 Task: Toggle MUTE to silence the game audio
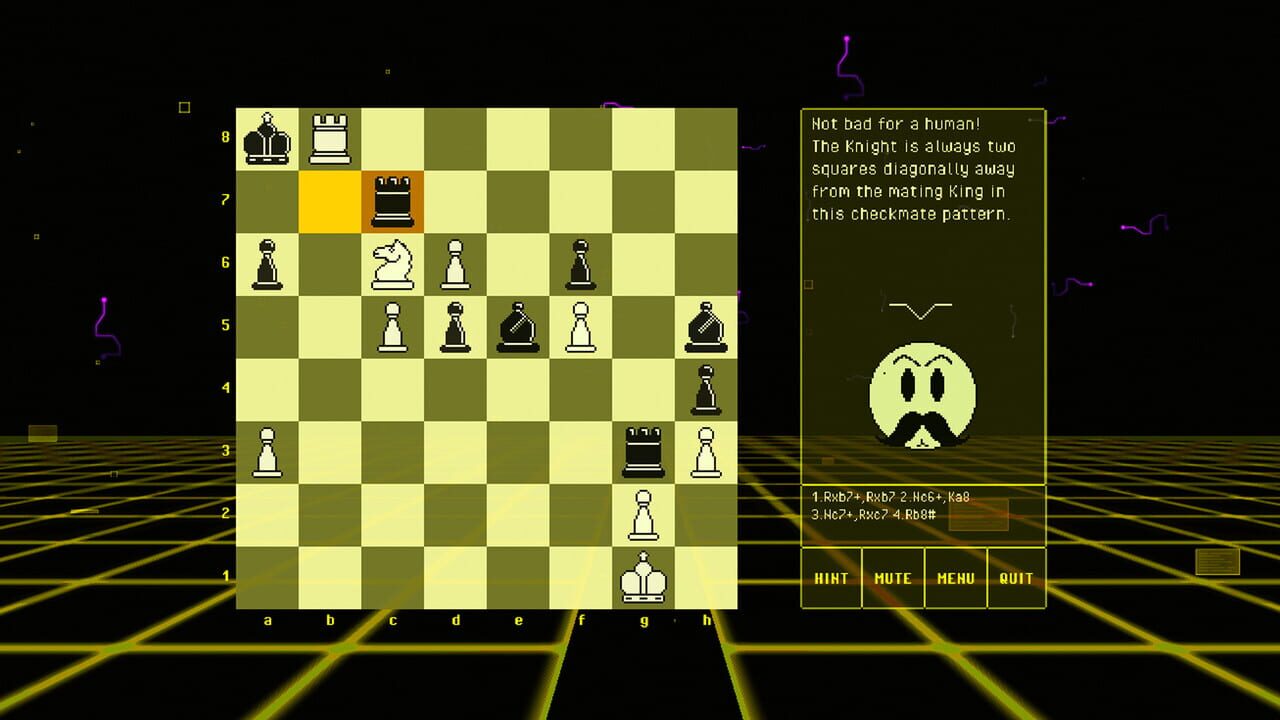(893, 578)
